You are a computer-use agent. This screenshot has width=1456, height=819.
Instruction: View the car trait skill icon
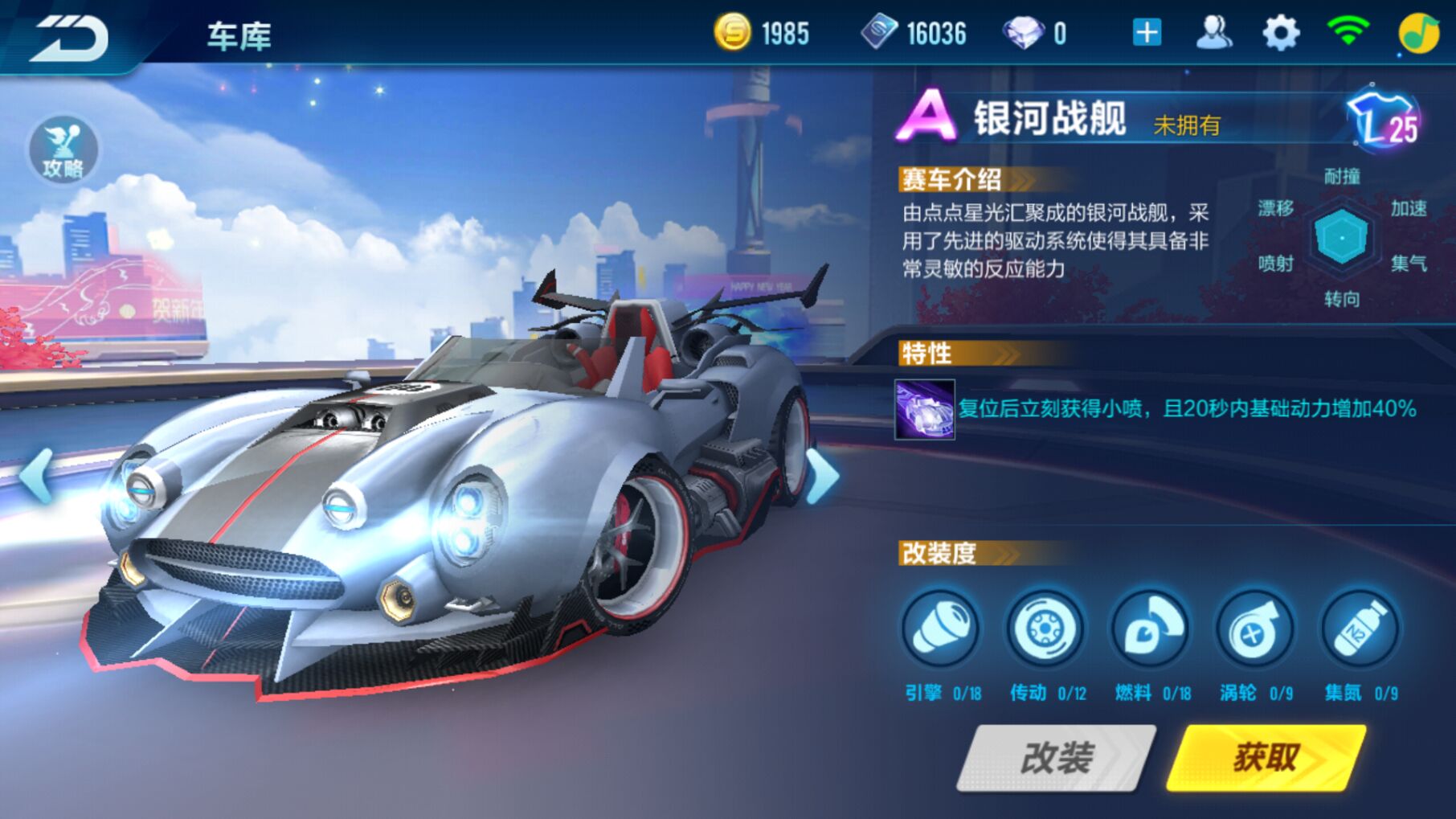click(925, 409)
